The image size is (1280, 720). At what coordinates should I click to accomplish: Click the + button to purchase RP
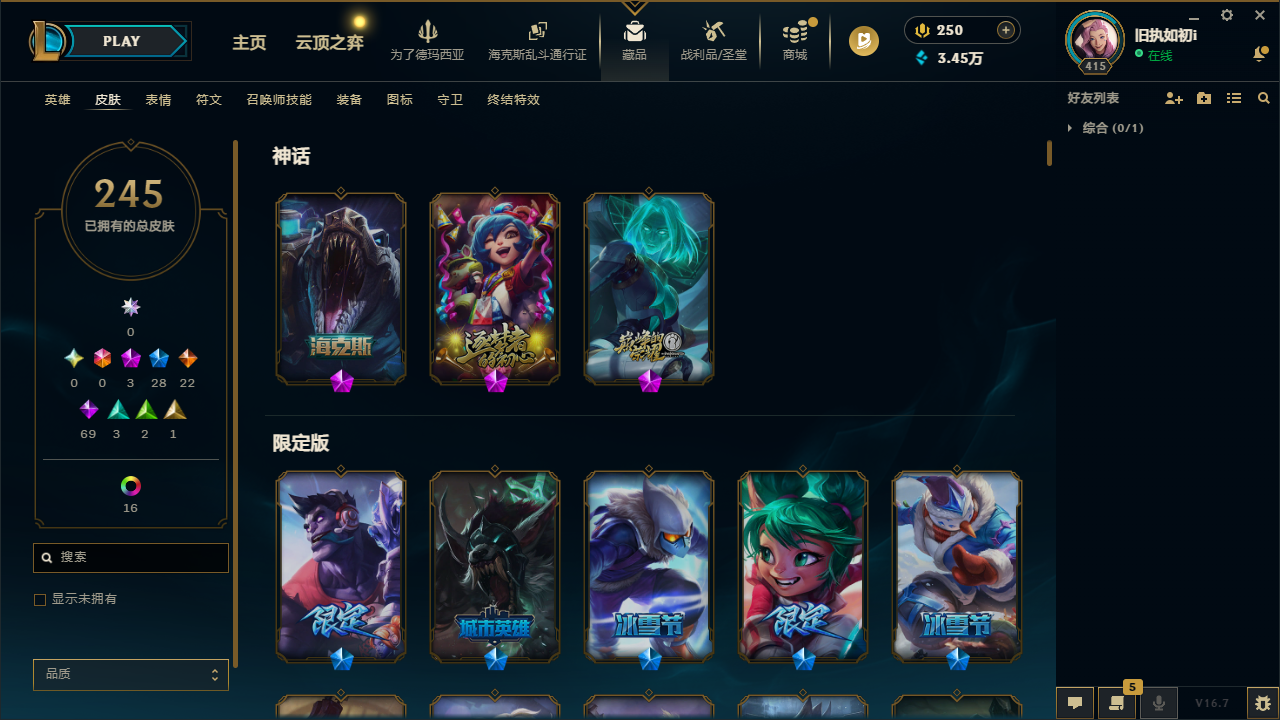pos(1005,30)
